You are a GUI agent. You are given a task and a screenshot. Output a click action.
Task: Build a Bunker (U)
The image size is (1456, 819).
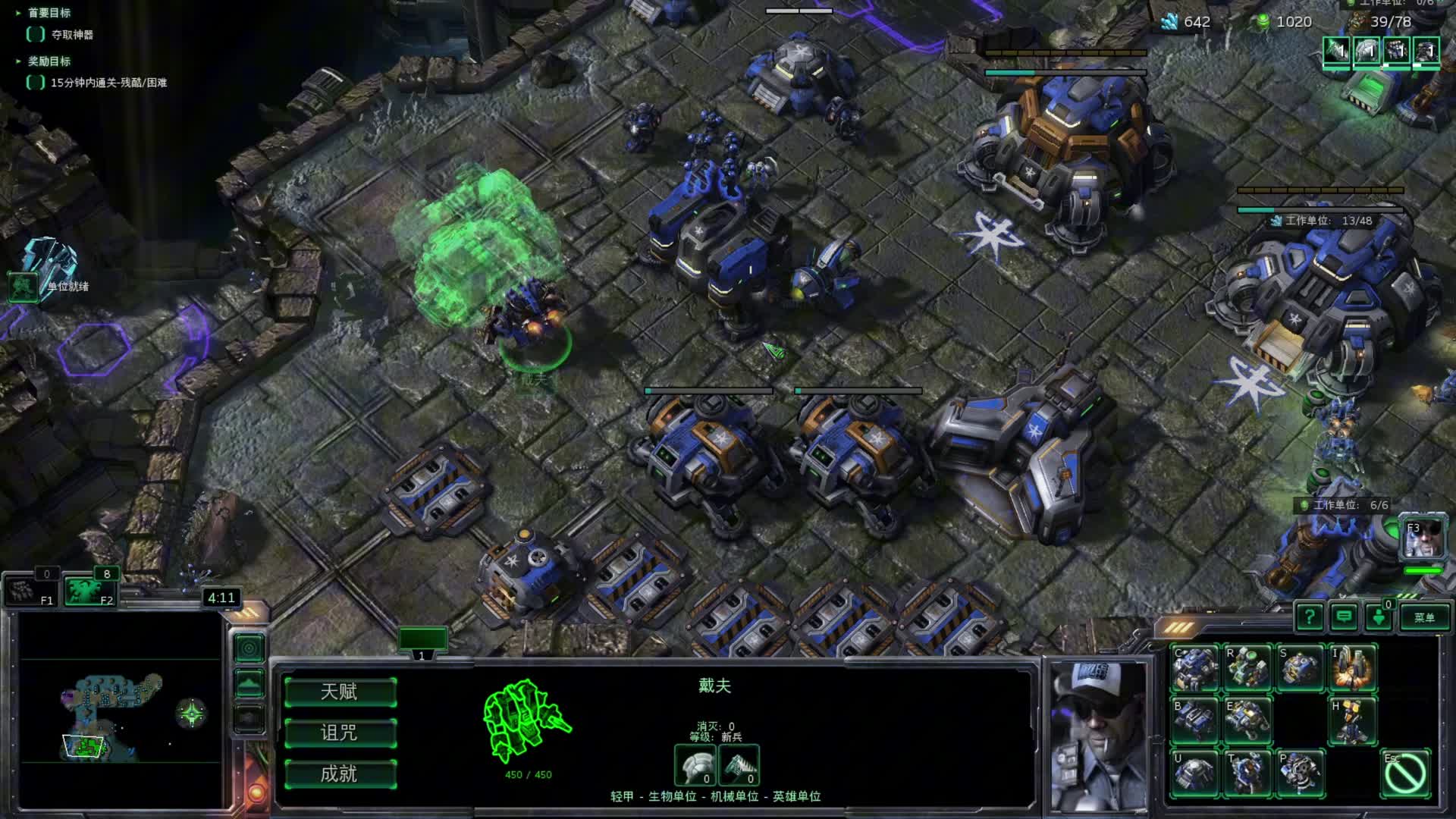1194,773
